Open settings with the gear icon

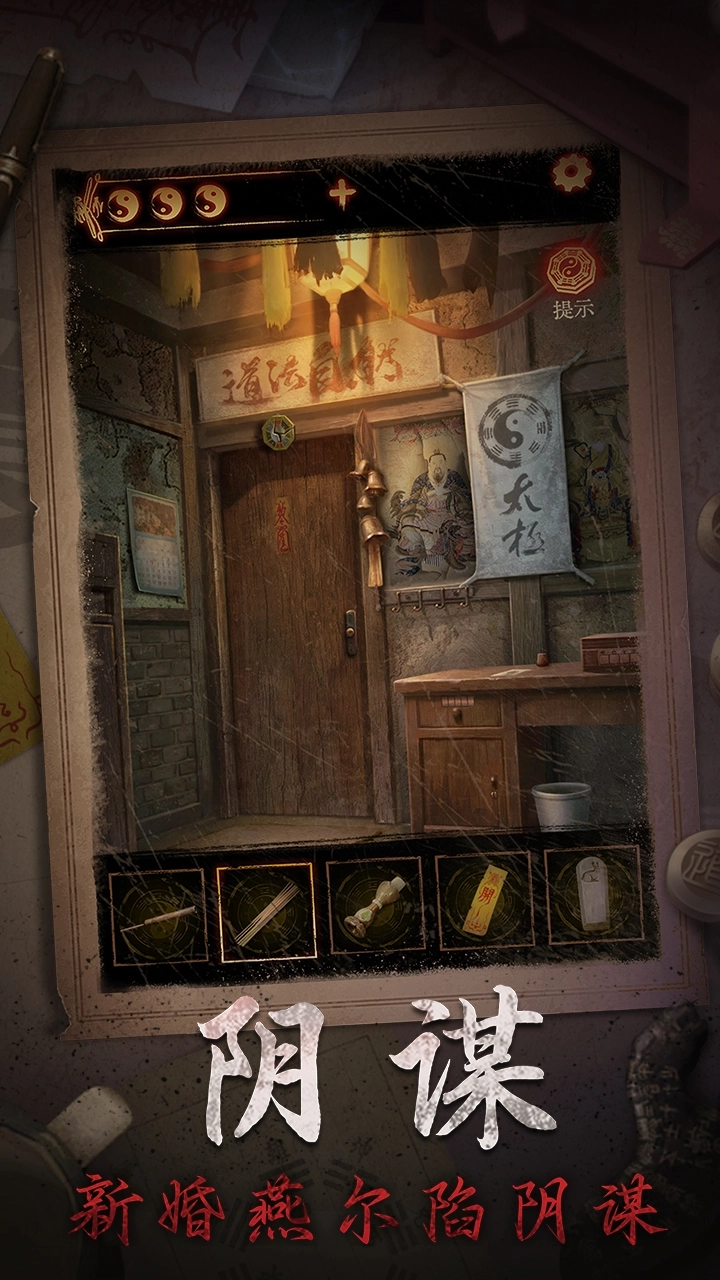tap(572, 174)
